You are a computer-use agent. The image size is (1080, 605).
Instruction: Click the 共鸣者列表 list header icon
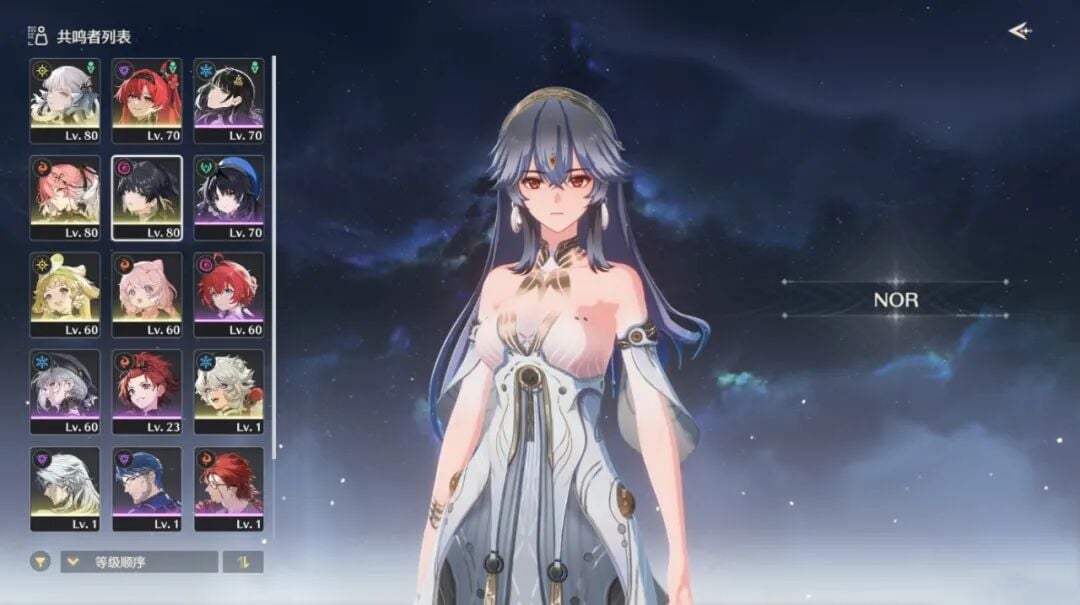pos(39,36)
